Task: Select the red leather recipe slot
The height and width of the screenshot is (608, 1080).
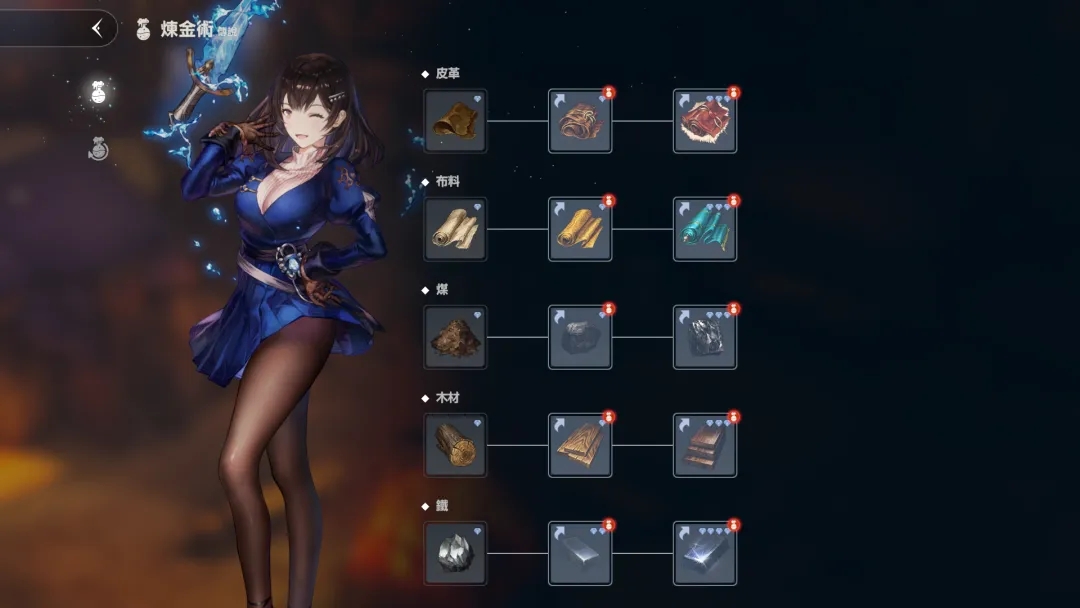Action: click(705, 121)
